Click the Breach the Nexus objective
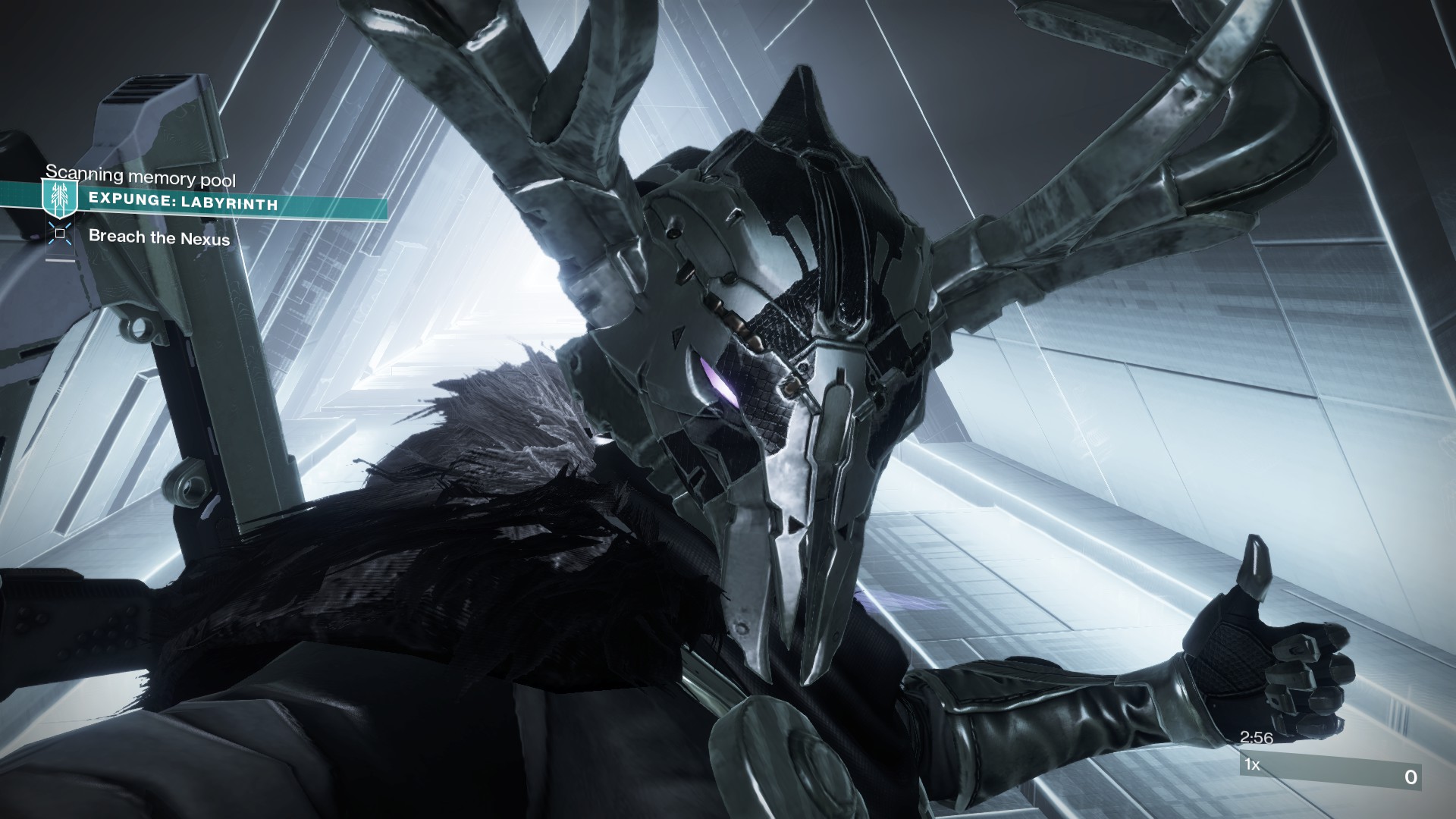Screen dimensions: 1456x819 coord(159,237)
